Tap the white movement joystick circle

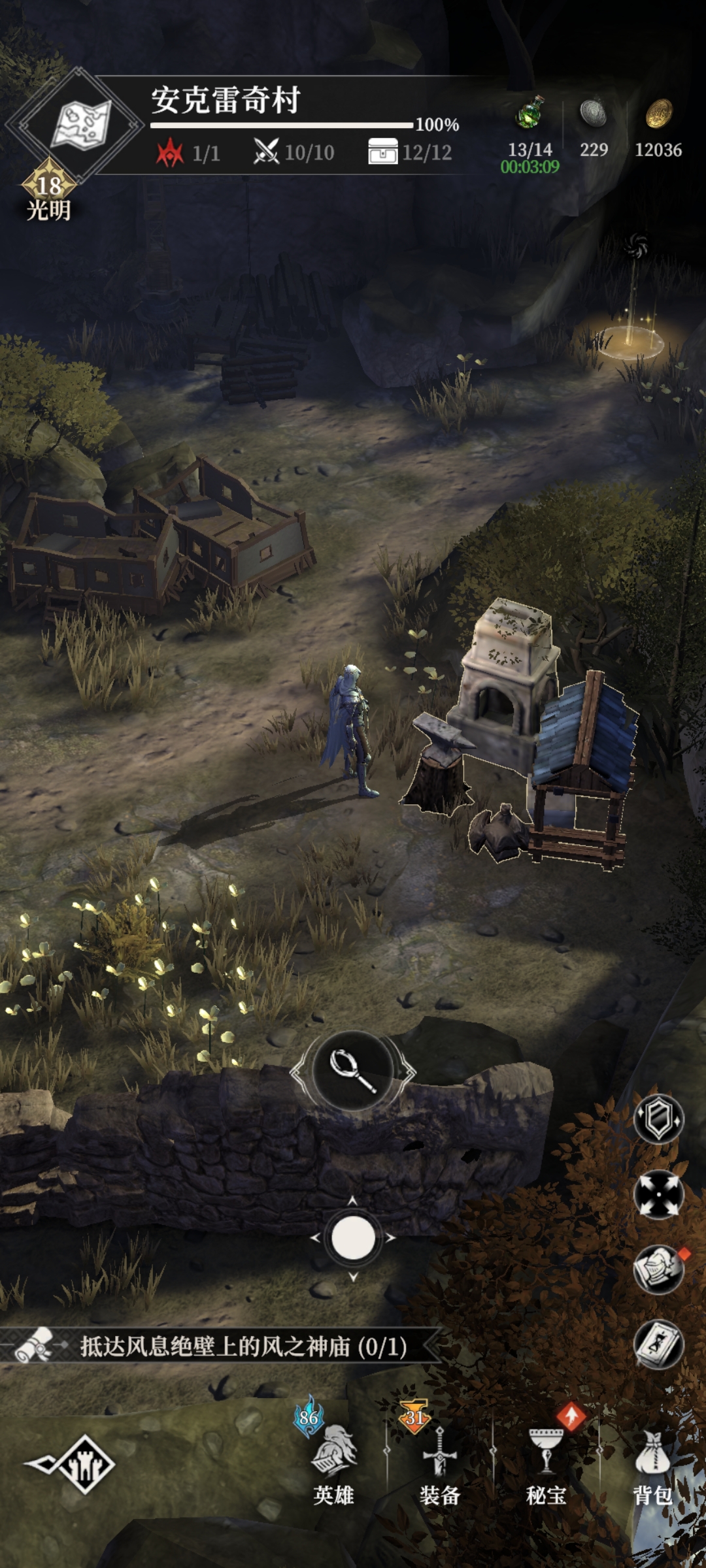click(x=353, y=1237)
